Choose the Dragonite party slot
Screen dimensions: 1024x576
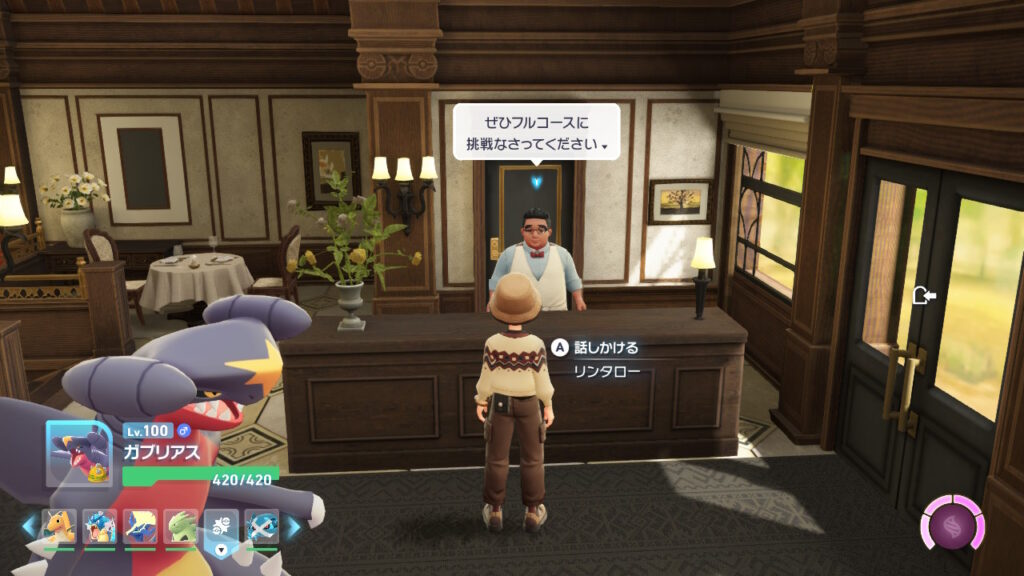pos(59,527)
